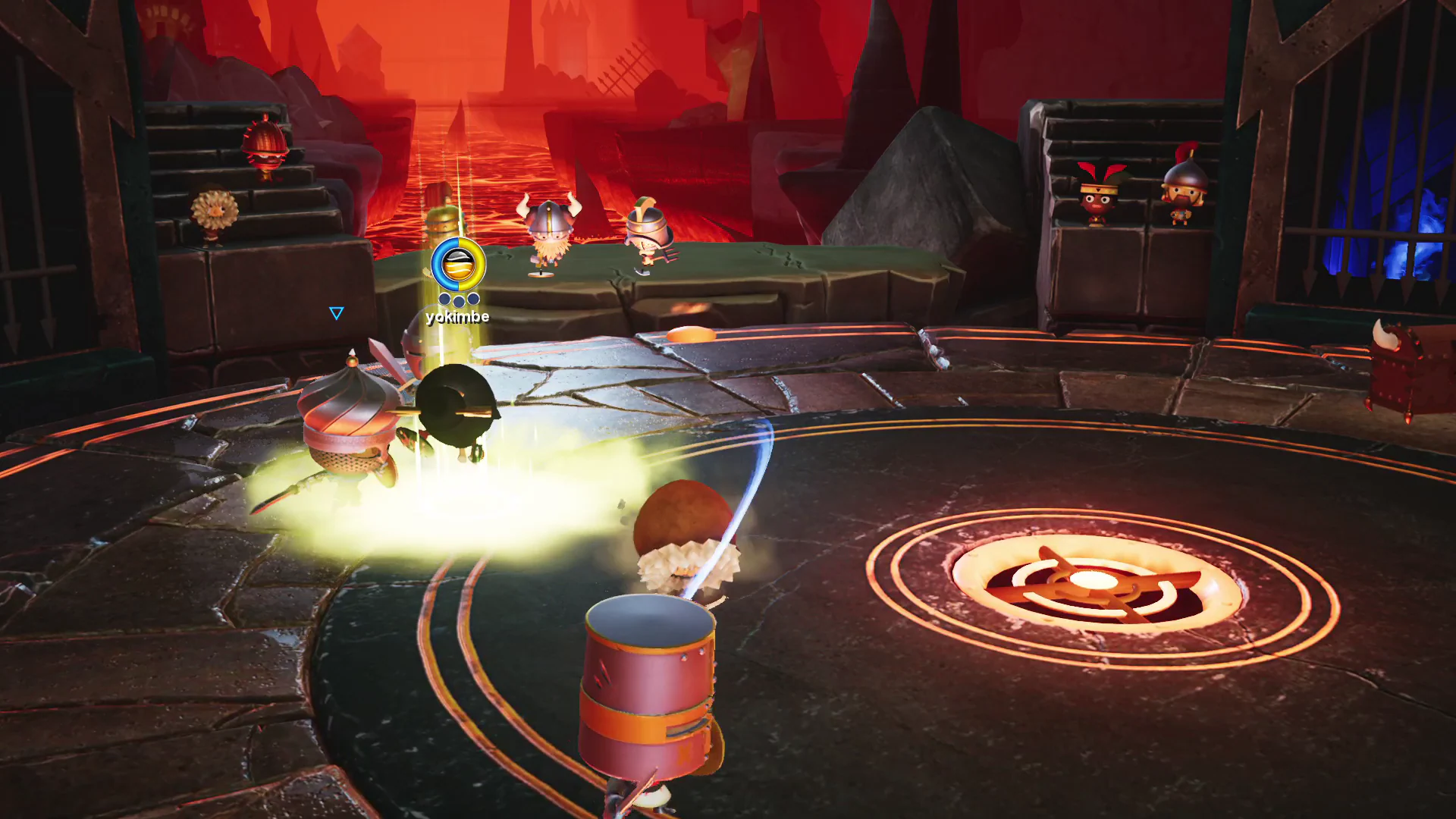Select the yokimbe name label
Screen dimensions: 1456x819
(x=457, y=317)
